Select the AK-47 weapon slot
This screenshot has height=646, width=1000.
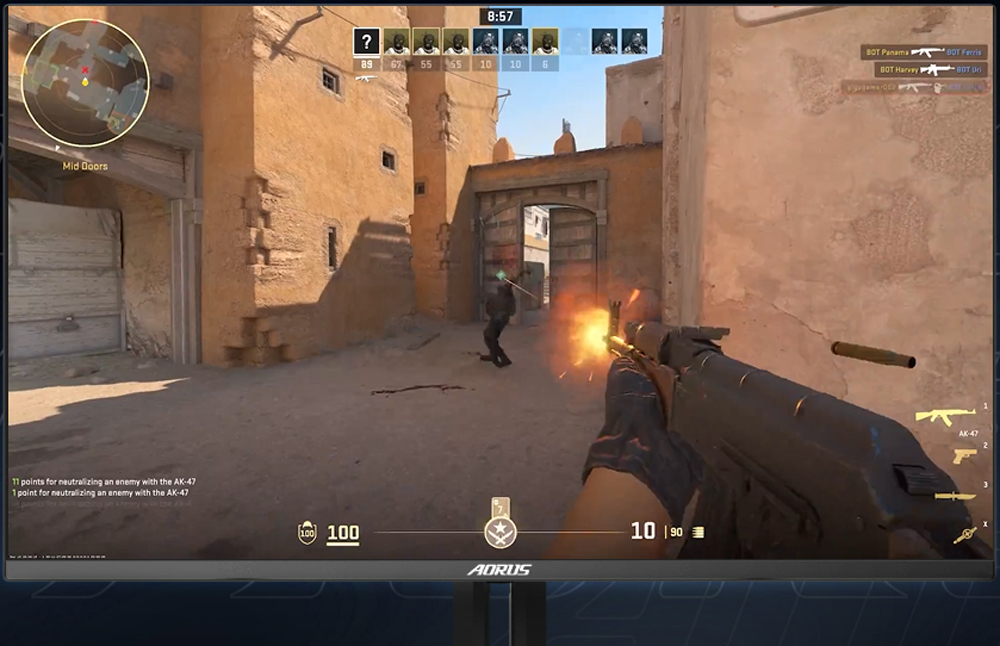pyautogui.click(x=945, y=416)
